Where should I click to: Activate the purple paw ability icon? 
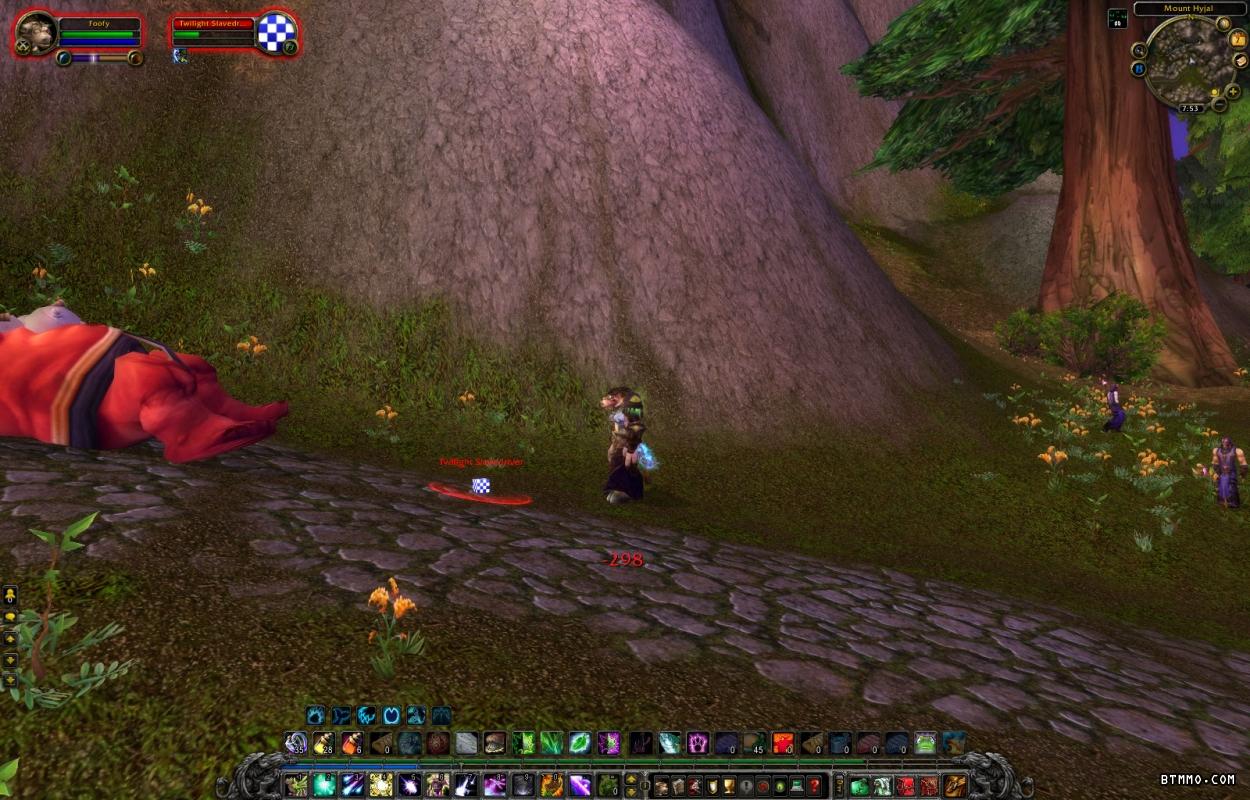(697, 743)
